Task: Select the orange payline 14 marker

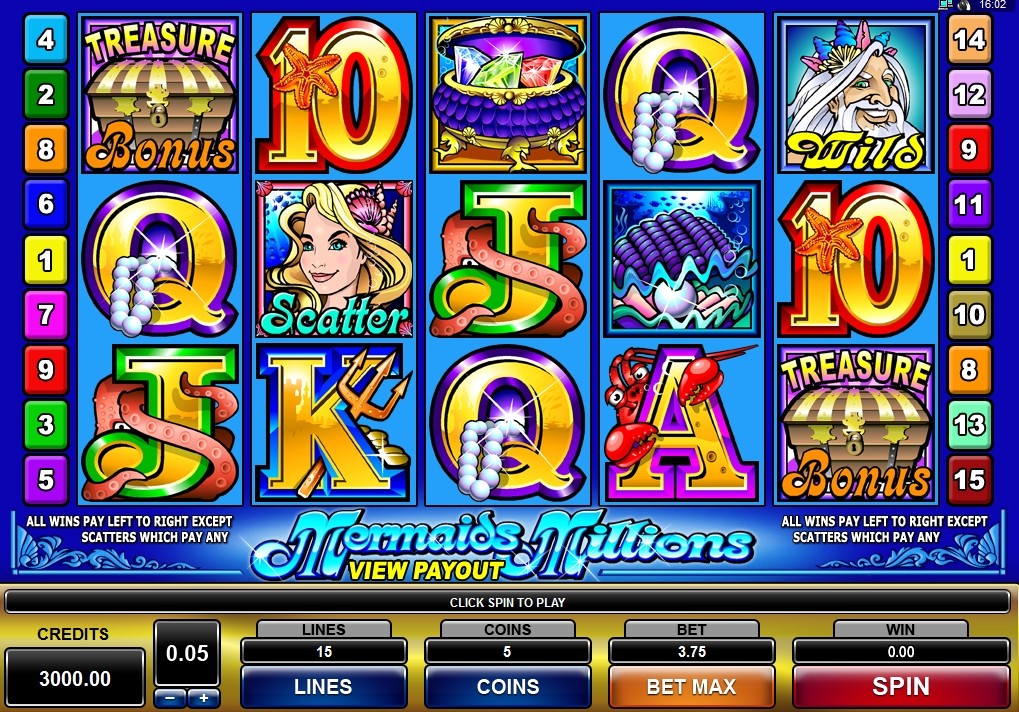Action: [969, 40]
